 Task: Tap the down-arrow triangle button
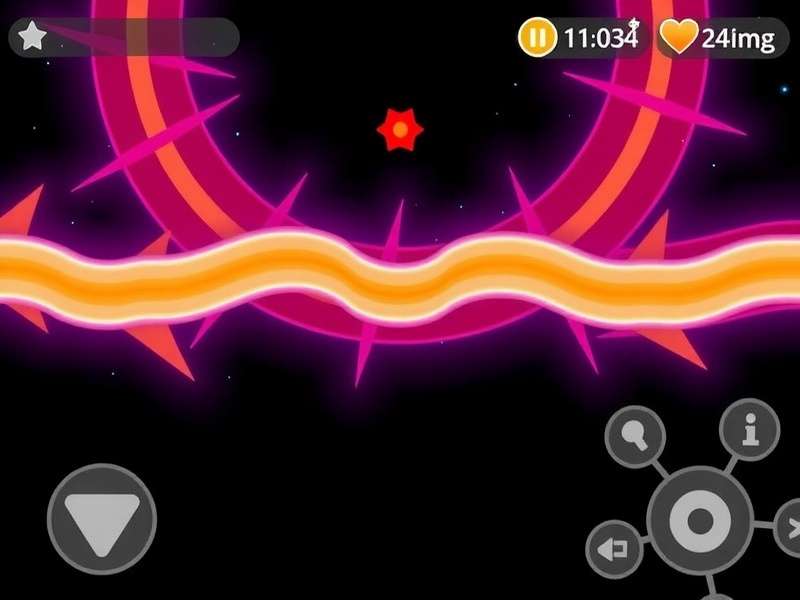[102, 519]
